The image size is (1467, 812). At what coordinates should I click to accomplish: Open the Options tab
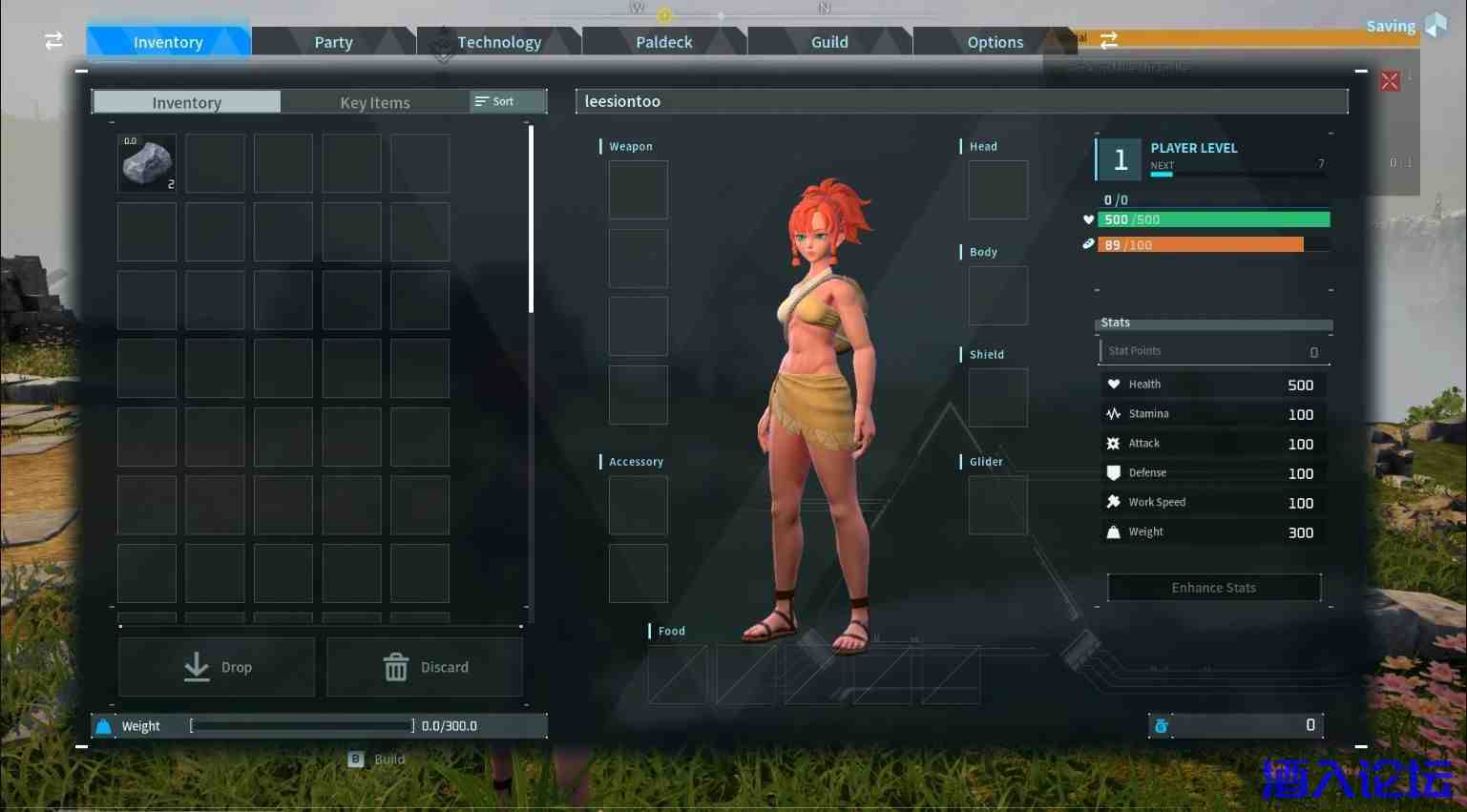coord(995,42)
